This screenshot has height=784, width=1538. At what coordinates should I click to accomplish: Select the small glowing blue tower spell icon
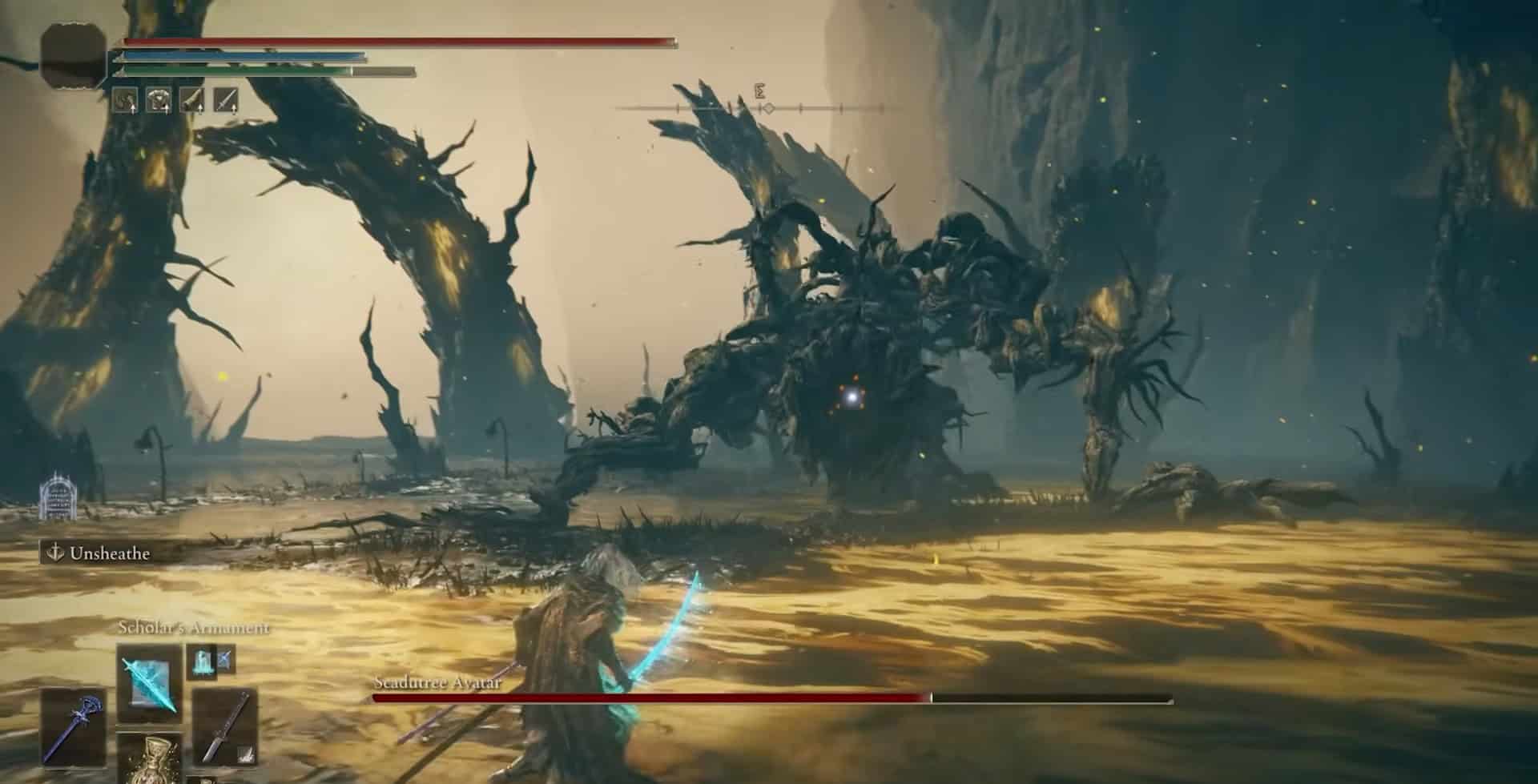pos(200,661)
